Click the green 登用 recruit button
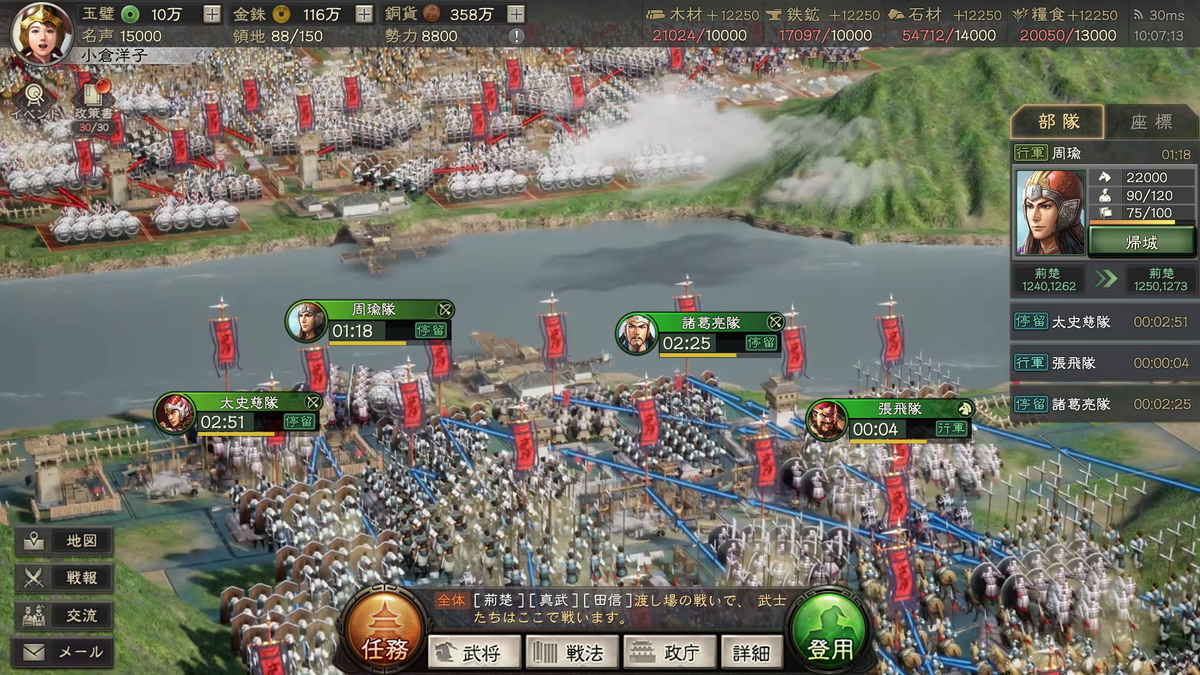 coord(829,635)
